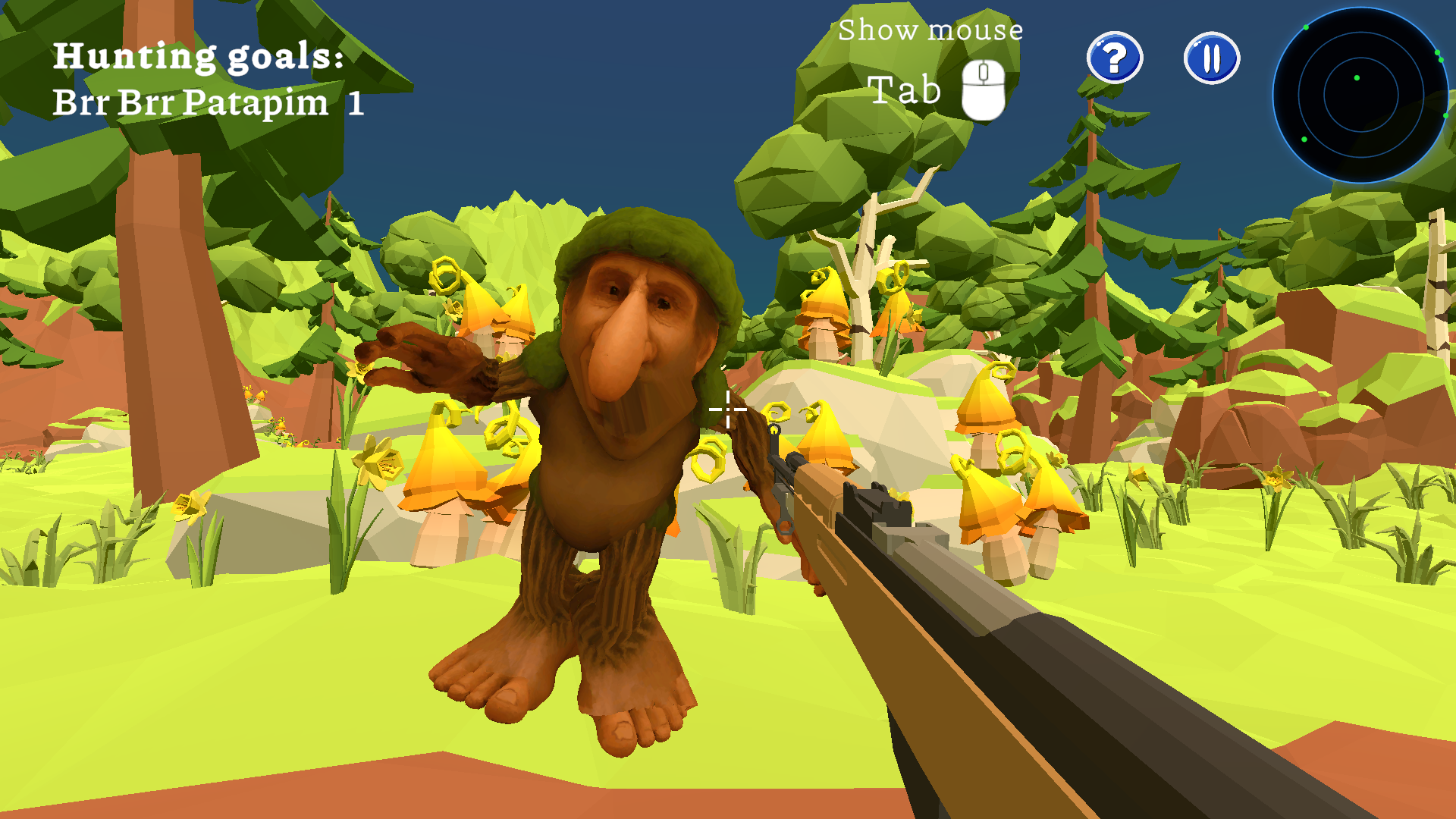The height and width of the screenshot is (819, 1456).
Task: Click the mouse icon beside Tab label
Action: [x=983, y=89]
